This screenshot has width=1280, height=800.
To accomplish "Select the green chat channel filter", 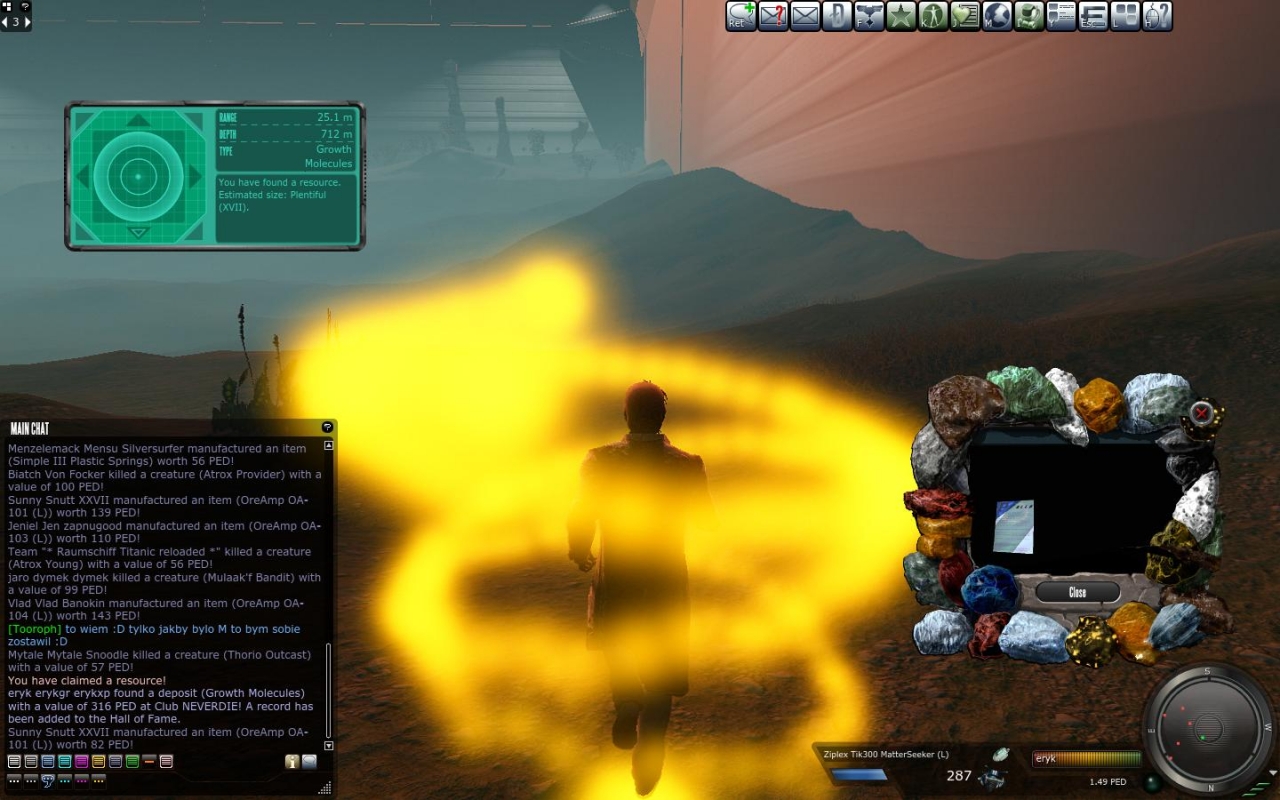I will (x=132, y=762).
